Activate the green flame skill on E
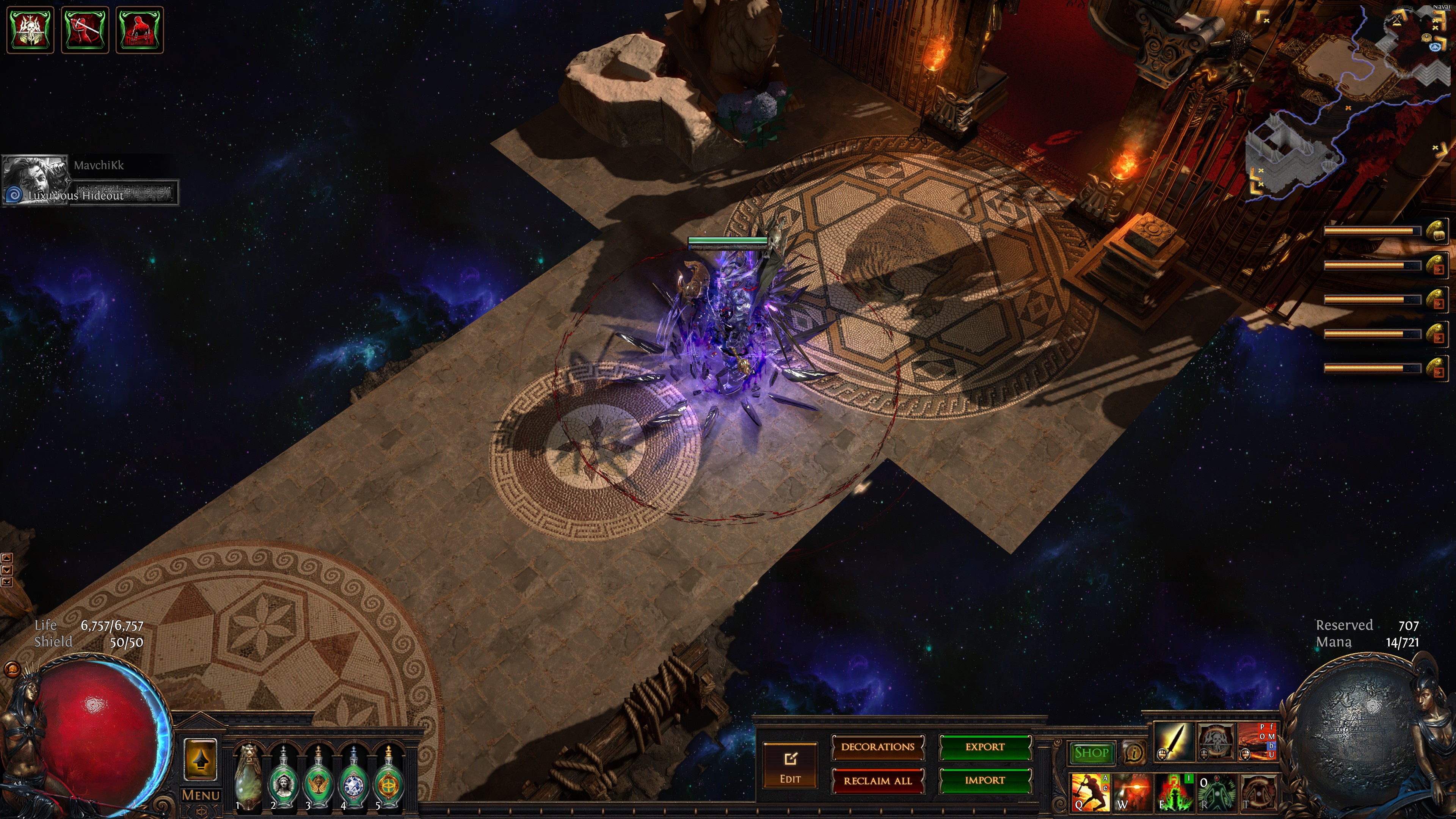1456x819 pixels. pyautogui.click(x=1175, y=791)
